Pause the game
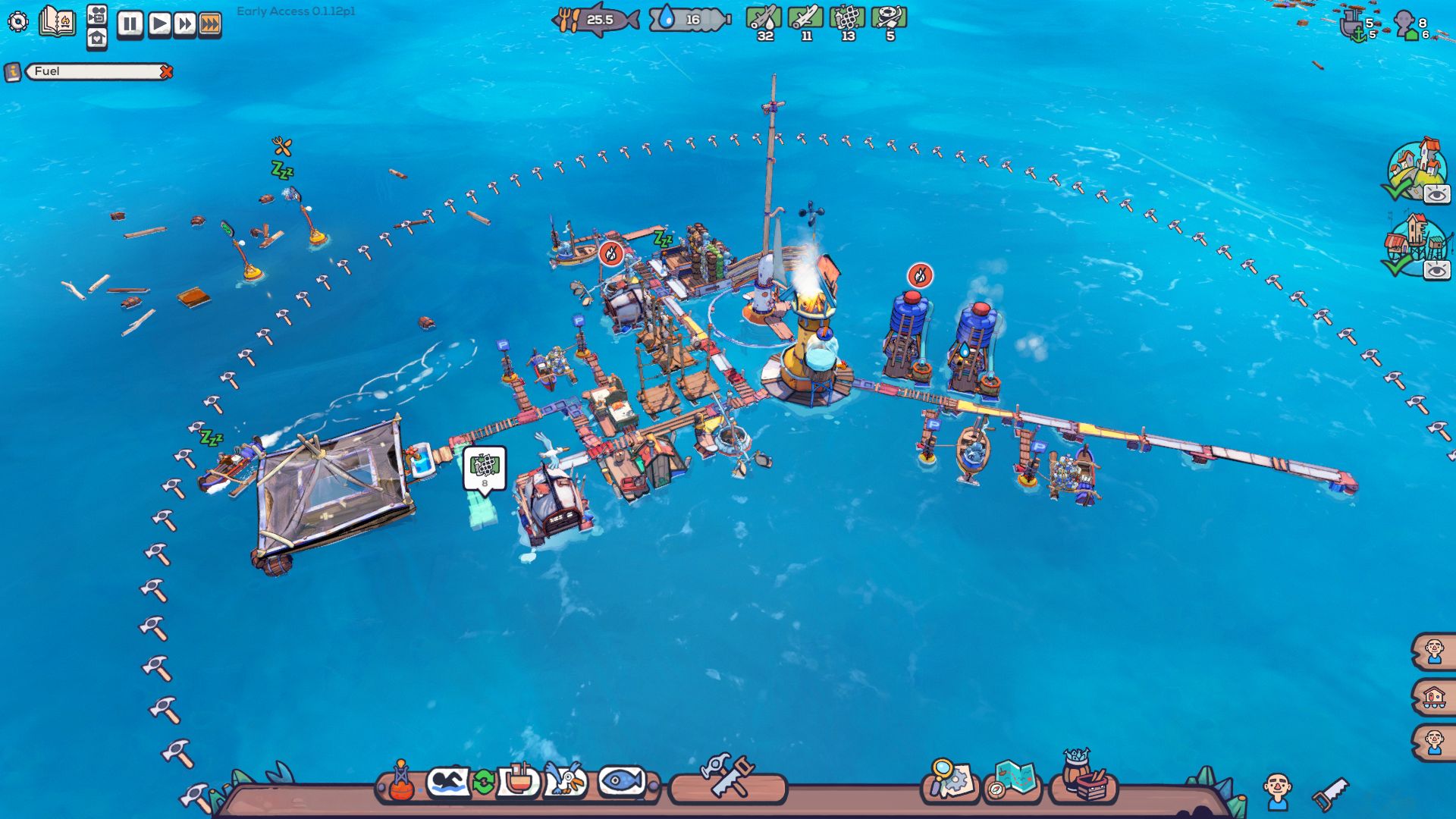This screenshot has height=819, width=1456. click(130, 23)
